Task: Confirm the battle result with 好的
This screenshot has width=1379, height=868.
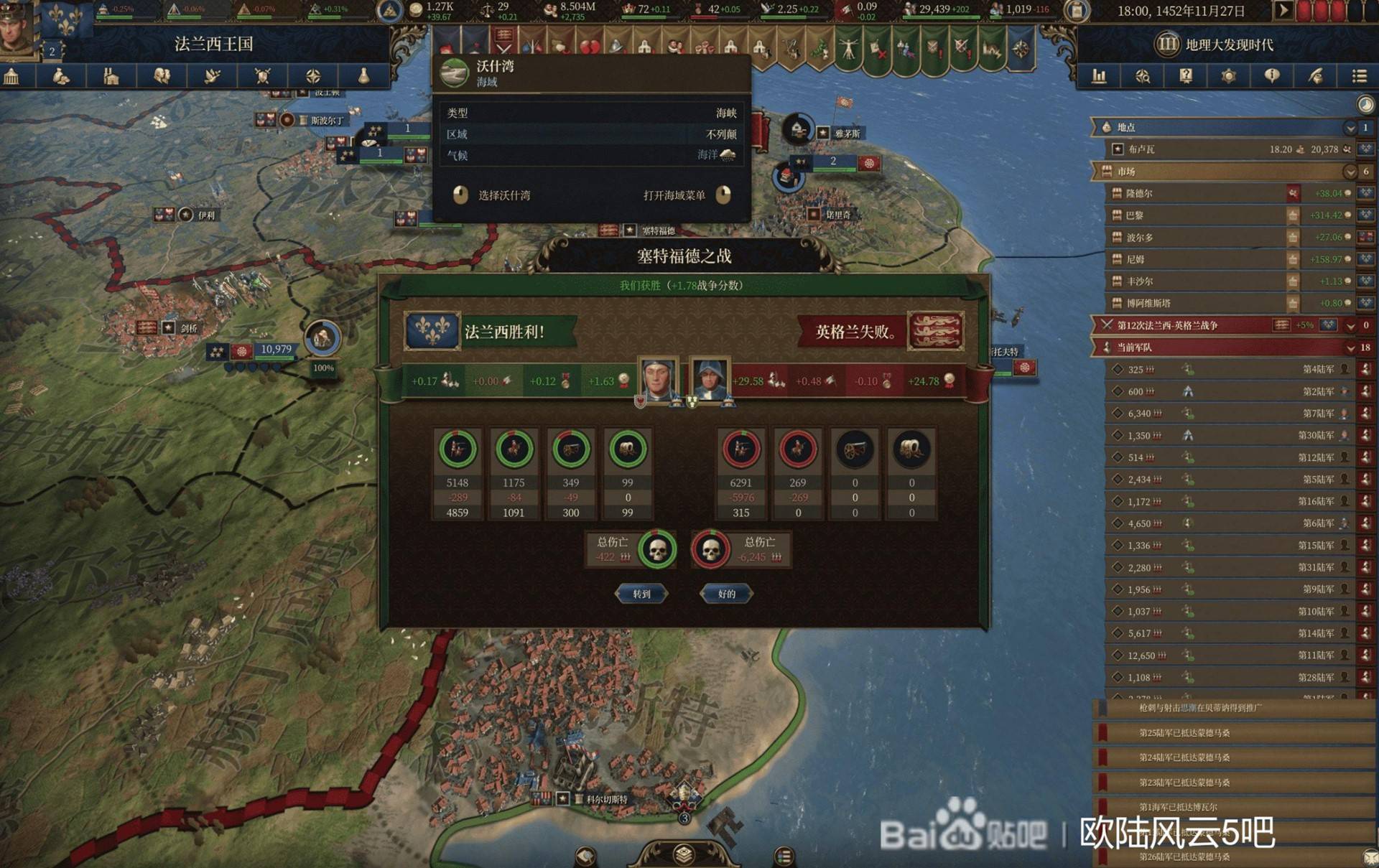Action: tap(726, 594)
